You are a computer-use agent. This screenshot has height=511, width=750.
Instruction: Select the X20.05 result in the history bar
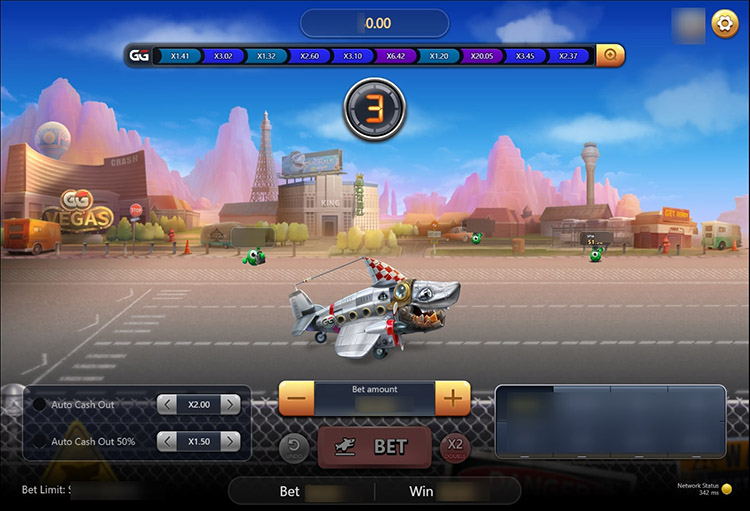(x=483, y=56)
